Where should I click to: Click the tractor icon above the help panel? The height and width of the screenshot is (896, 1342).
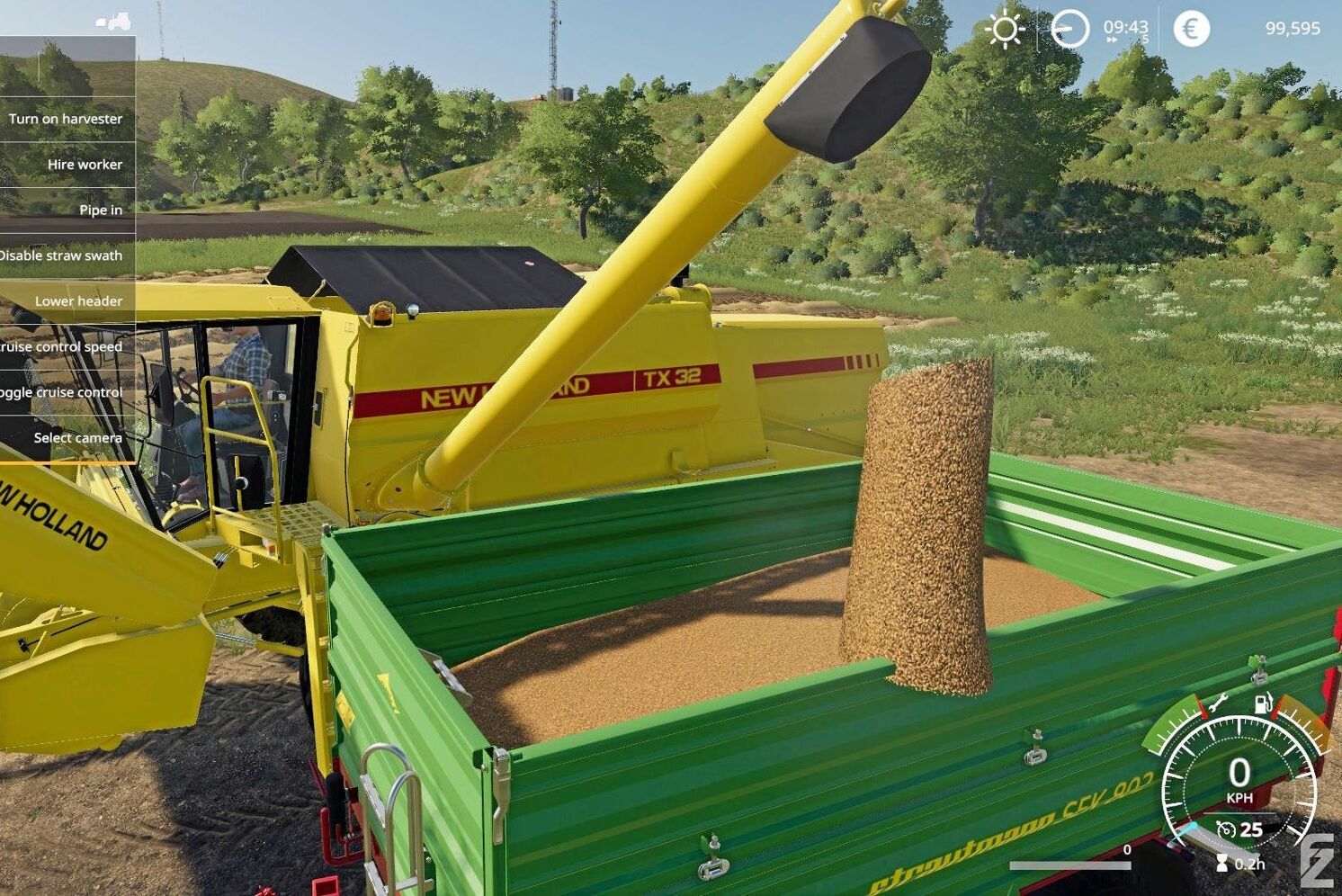pos(114,21)
